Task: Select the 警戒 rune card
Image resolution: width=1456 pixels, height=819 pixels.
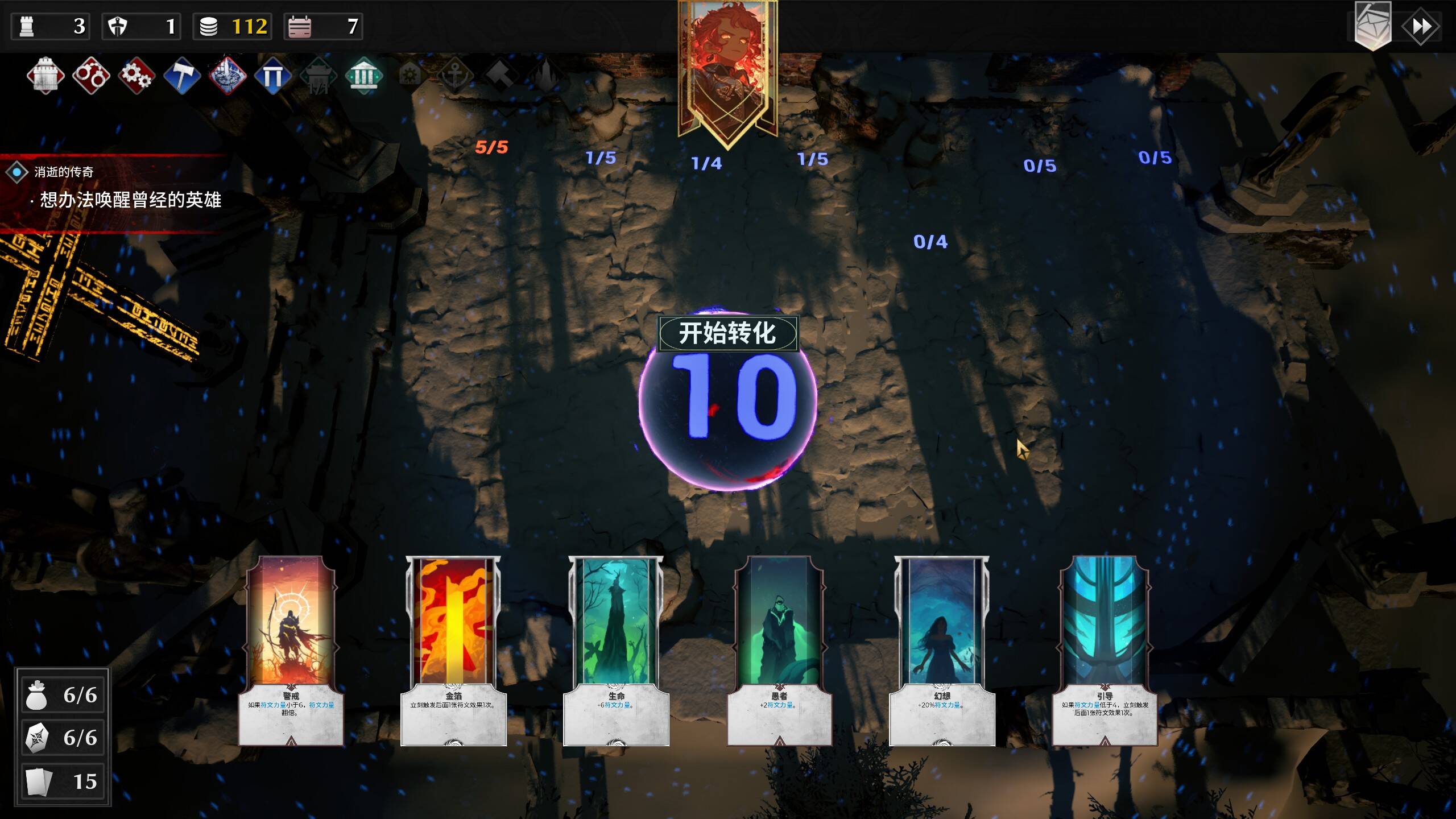Action: click(291, 650)
